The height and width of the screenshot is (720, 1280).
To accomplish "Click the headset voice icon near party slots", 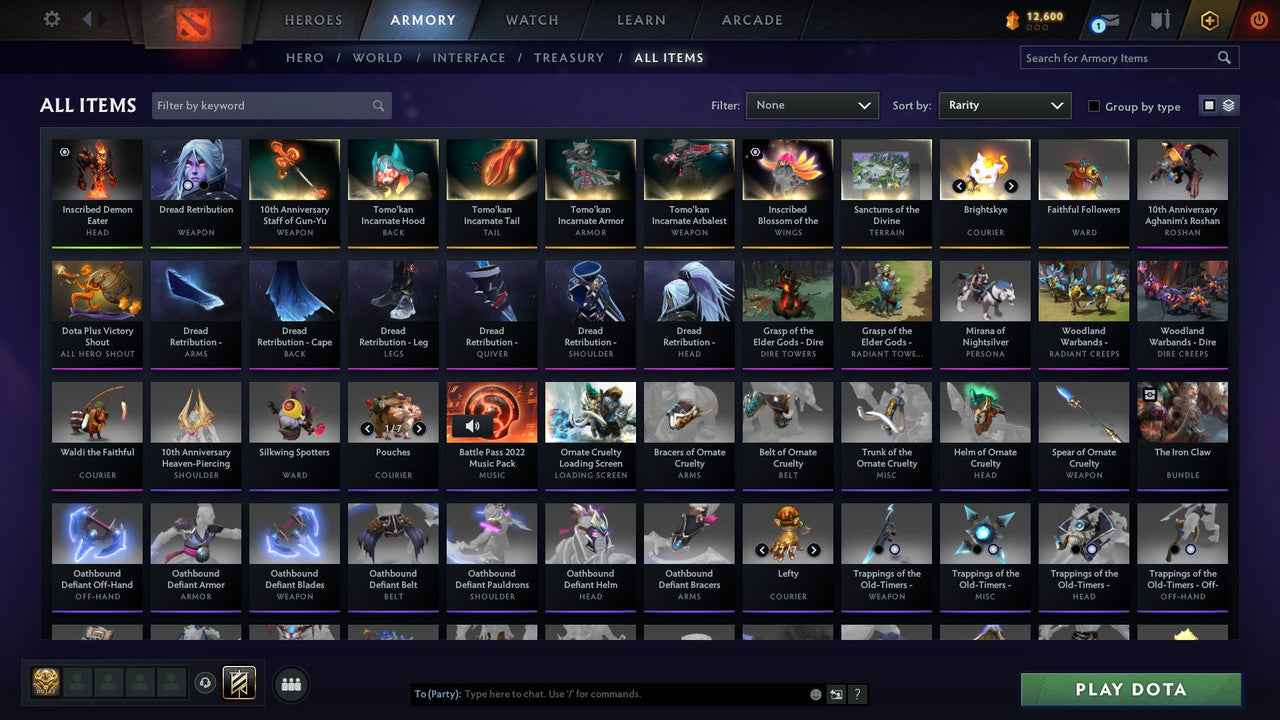I will [x=204, y=683].
